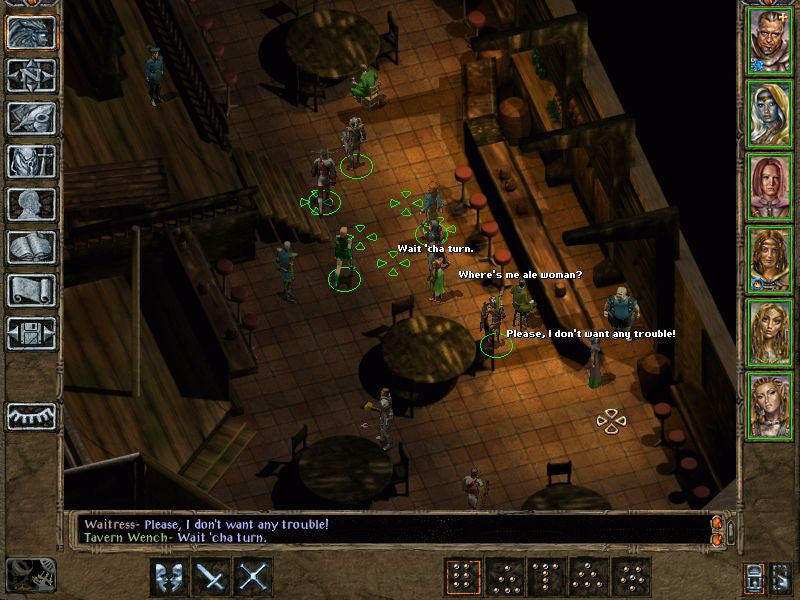This screenshot has width=800, height=600.
Task: Activate the single-sword attack button
Action: 213,577
